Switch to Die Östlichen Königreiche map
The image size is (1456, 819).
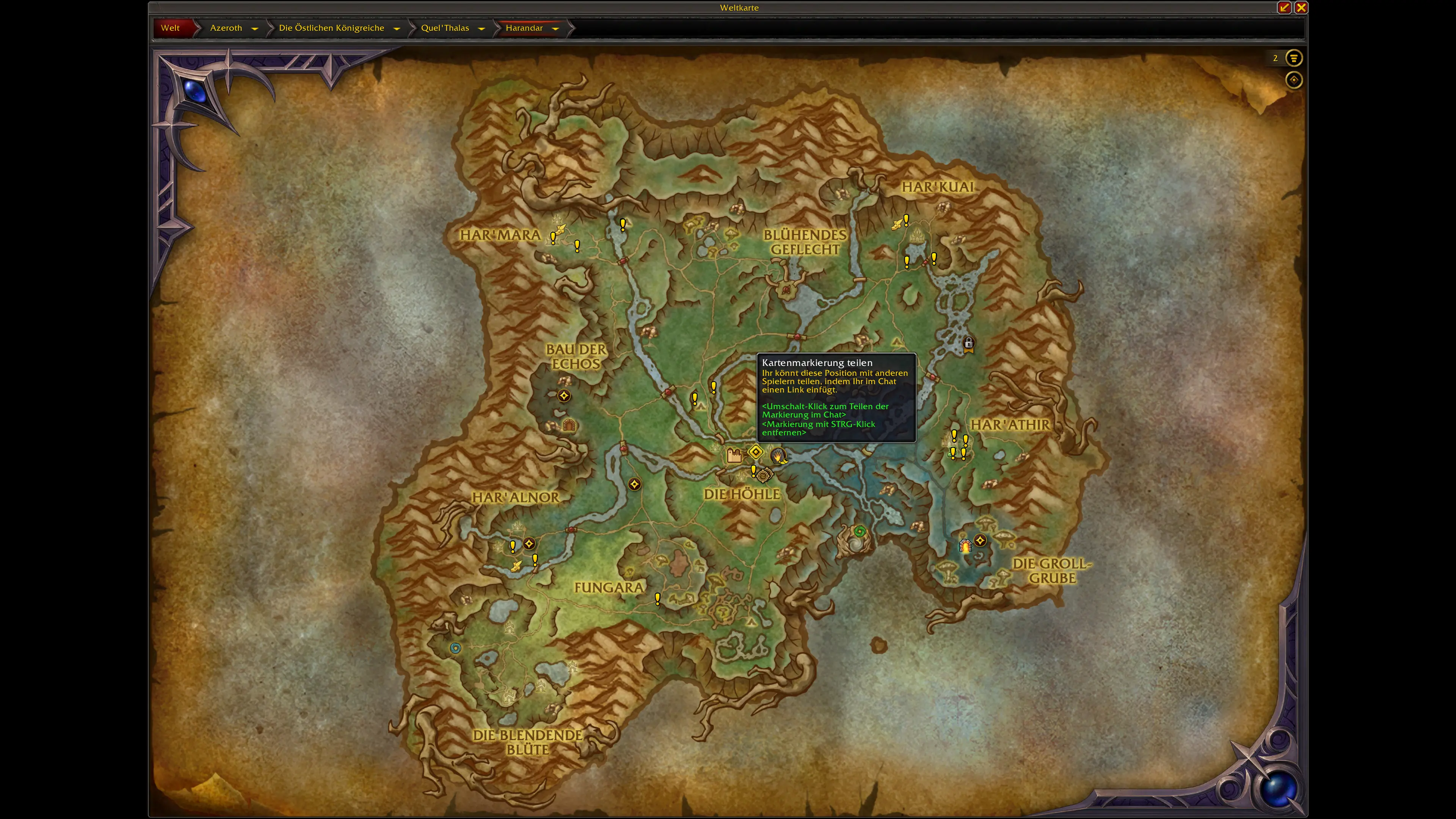pos(331,28)
